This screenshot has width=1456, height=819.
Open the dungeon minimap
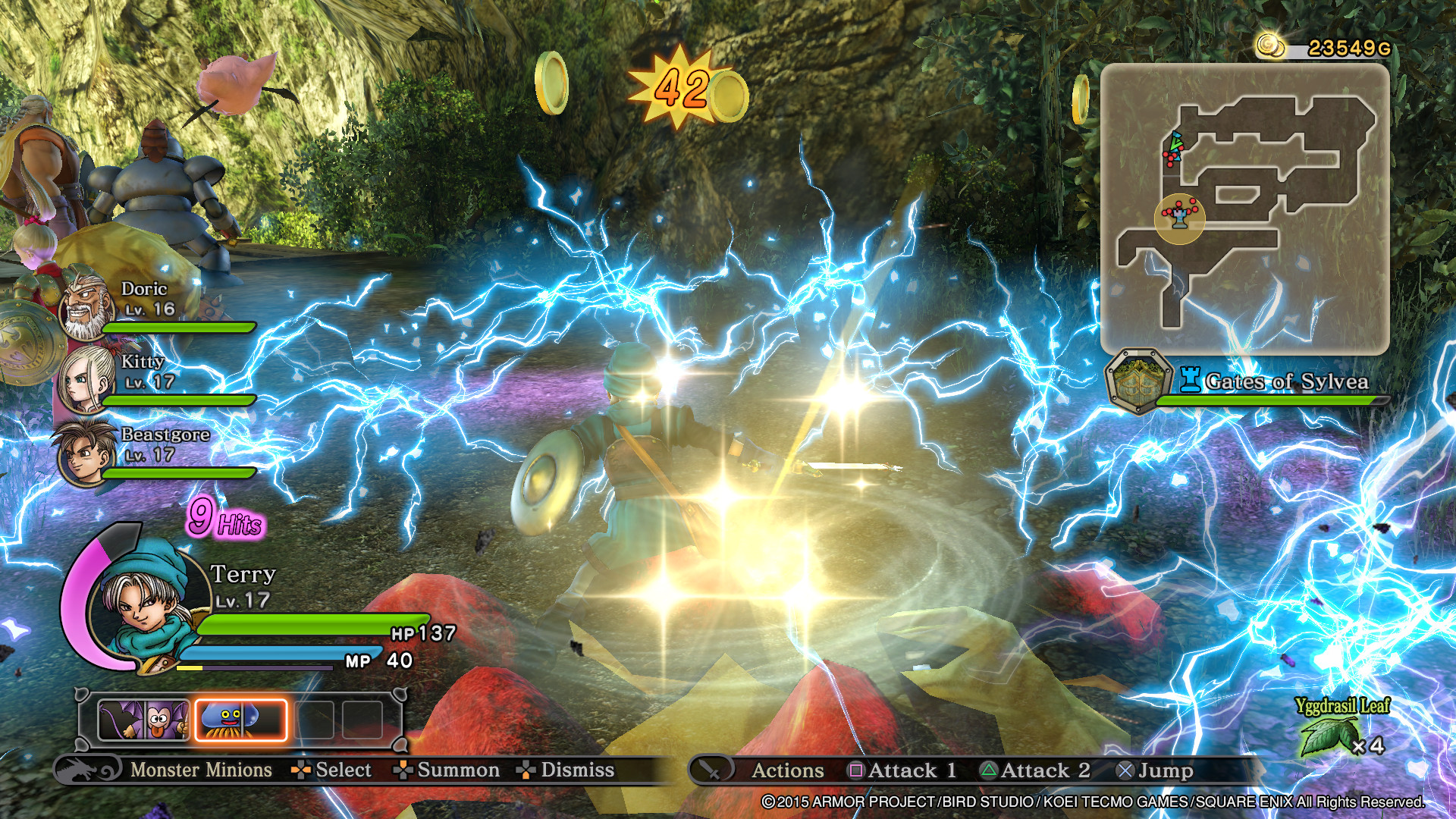[x=1244, y=209]
